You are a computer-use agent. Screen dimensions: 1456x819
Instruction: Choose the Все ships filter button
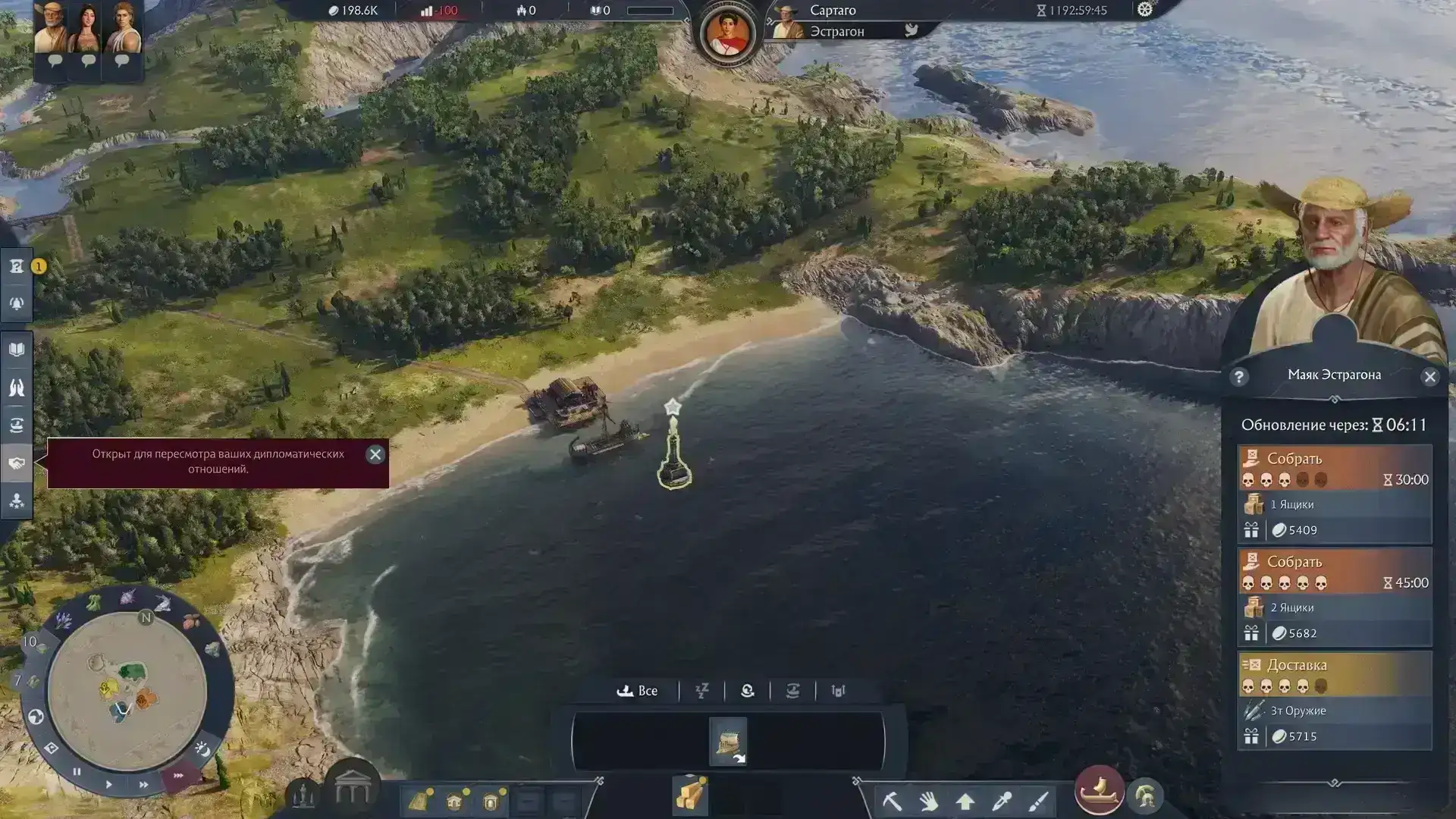(638, 691)
